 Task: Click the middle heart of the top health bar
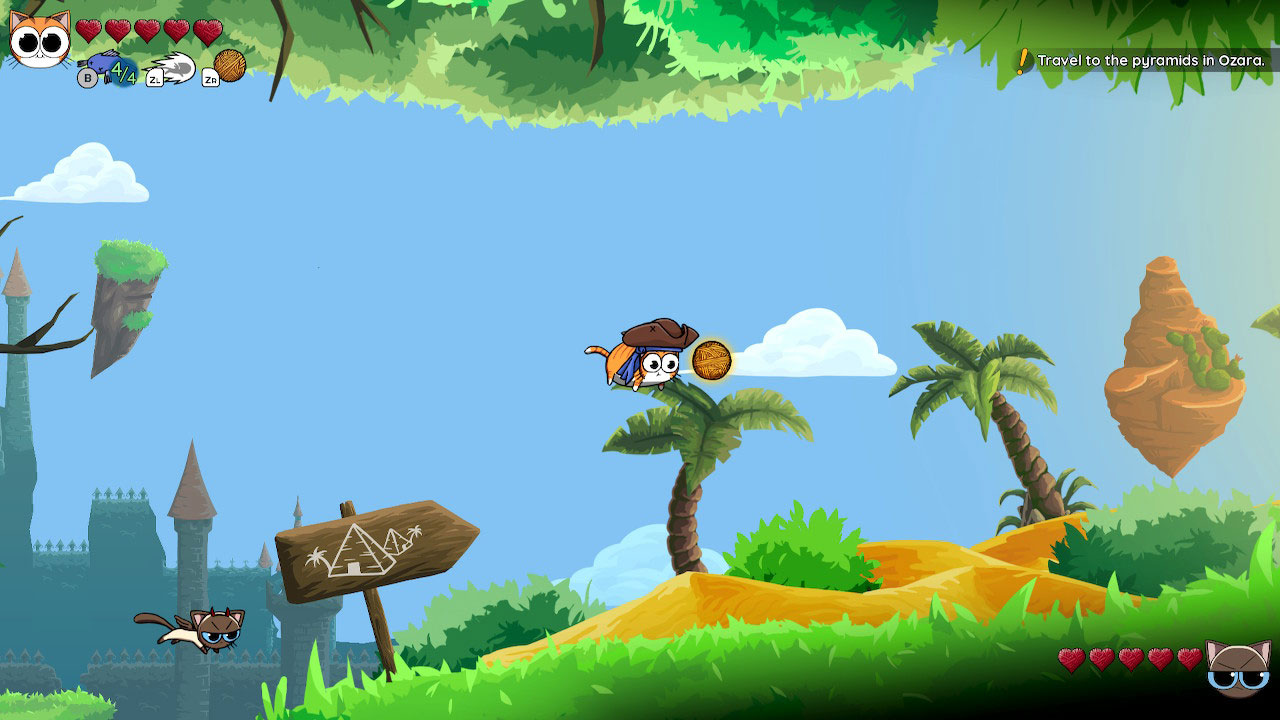click(x=150, y=29)
